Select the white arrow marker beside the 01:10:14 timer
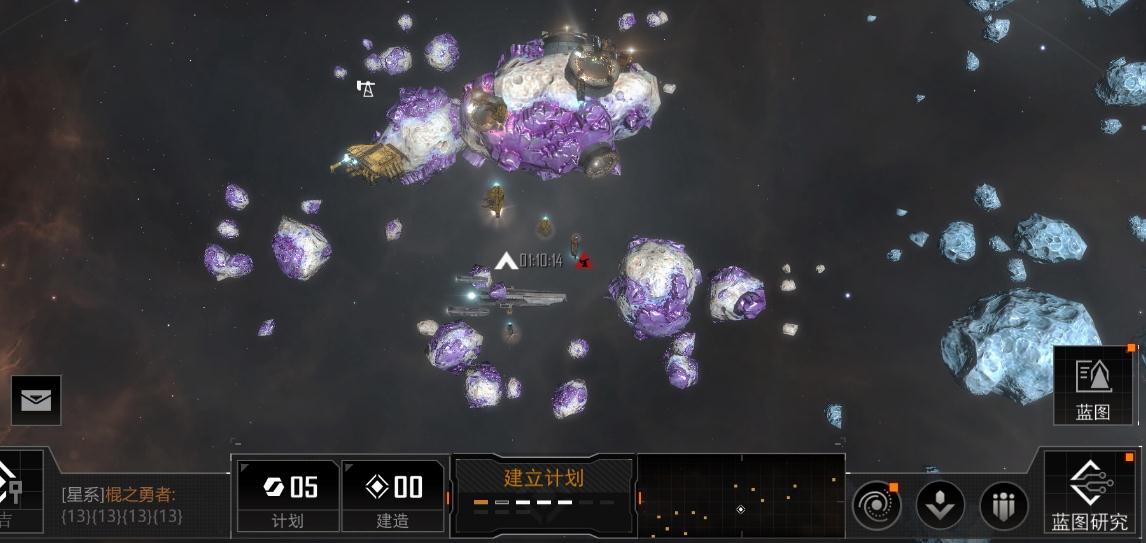Viewport: 1146px width, 543px height. pos(506,262)
